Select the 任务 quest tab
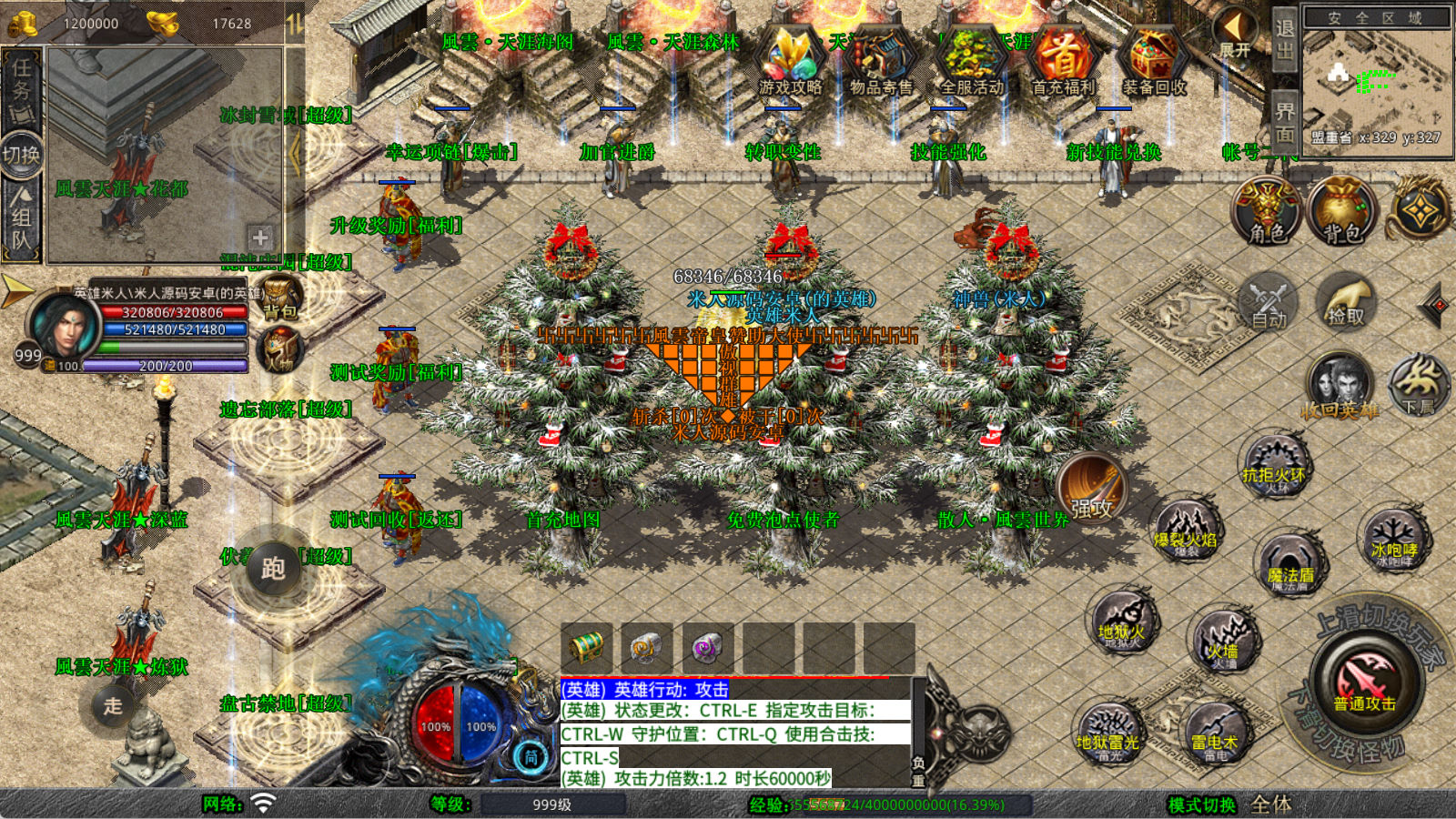The height and width of the screenshot is (819, 1456). (22, 86)
